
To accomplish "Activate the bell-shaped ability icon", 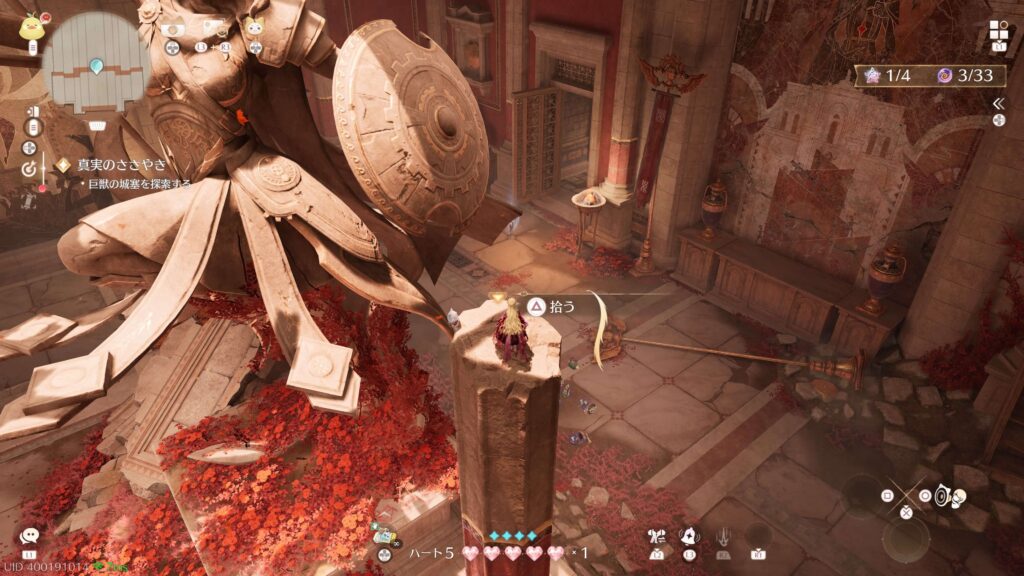I will pyautogui.click(x=690, y=537).
